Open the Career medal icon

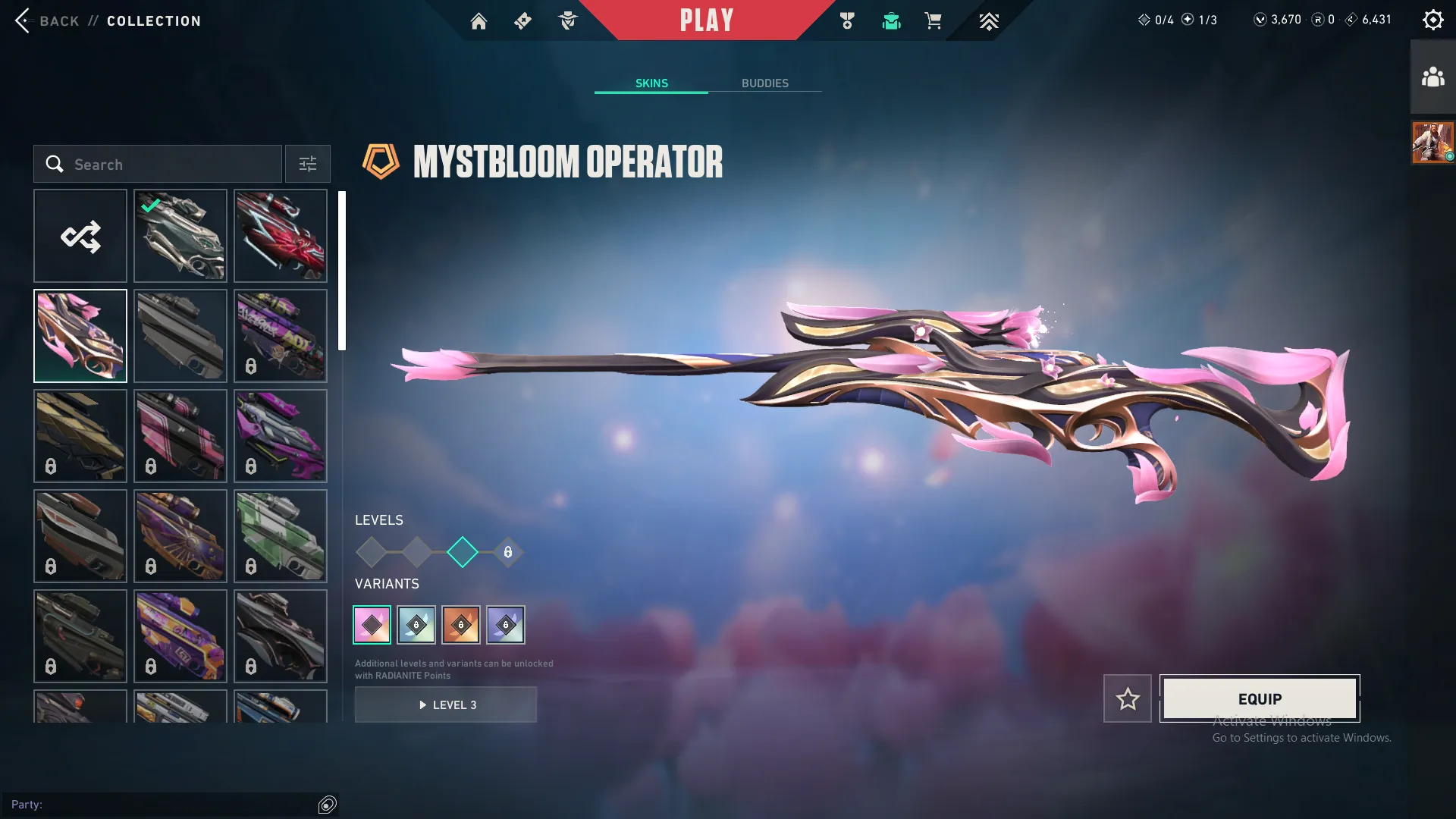(x=847, y=20)
